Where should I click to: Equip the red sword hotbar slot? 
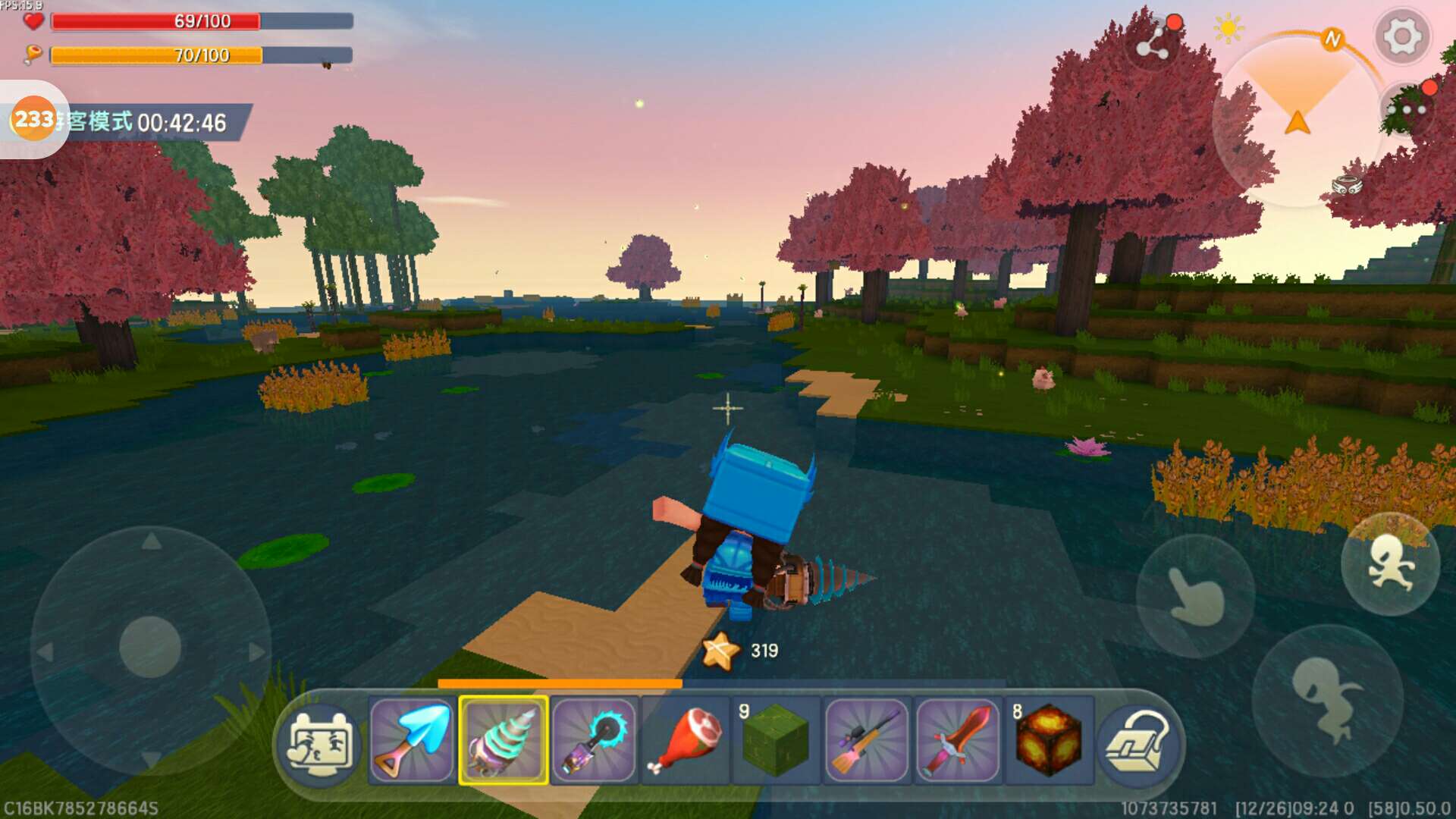958,741
